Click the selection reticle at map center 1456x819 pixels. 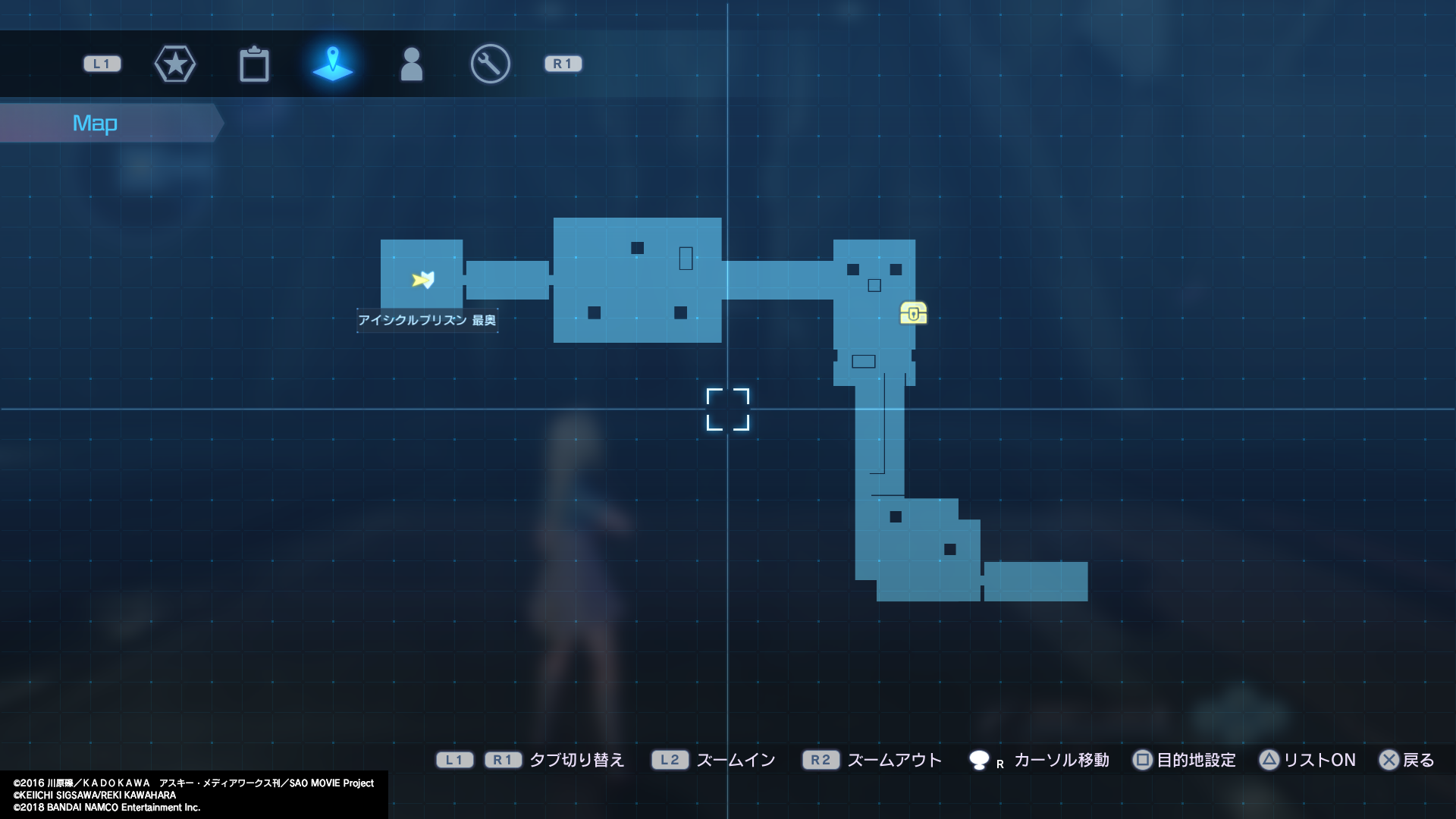pos(730,409)
